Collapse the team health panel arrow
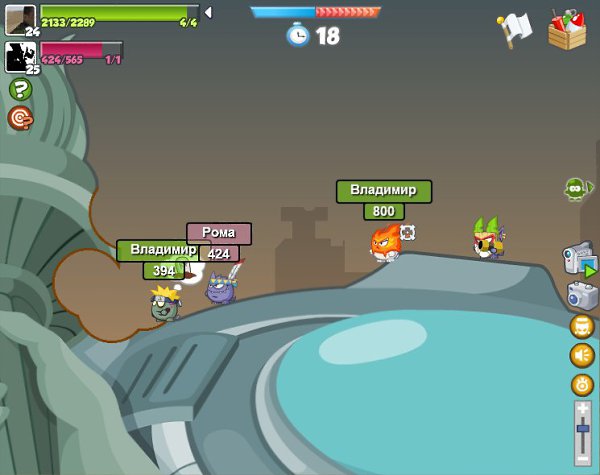The width and height of the screenshot is (600, 475). (x=207, y=13)
